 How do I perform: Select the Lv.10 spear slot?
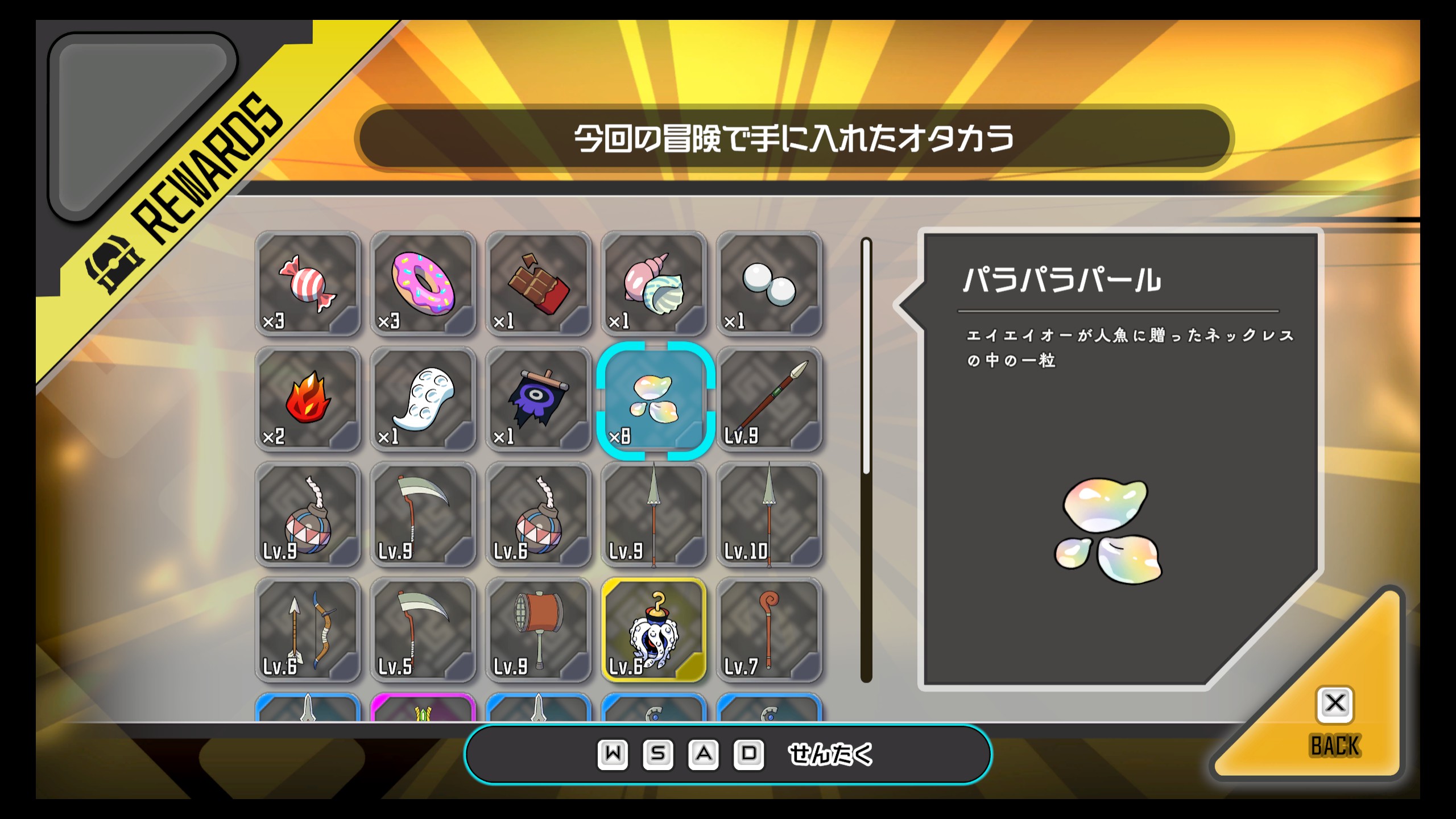[769, 515]
